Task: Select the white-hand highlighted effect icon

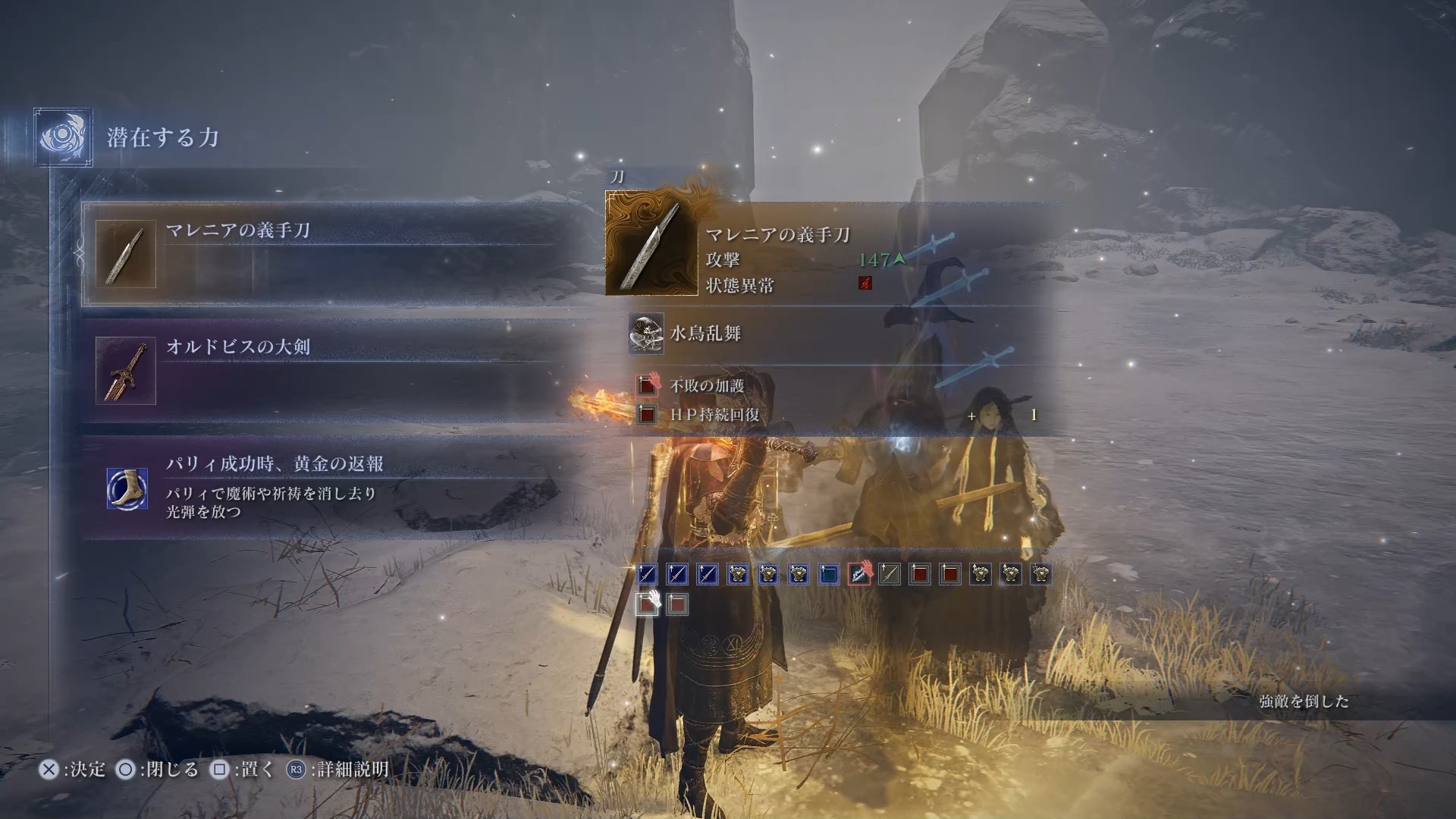Action: tap(647, 604)
